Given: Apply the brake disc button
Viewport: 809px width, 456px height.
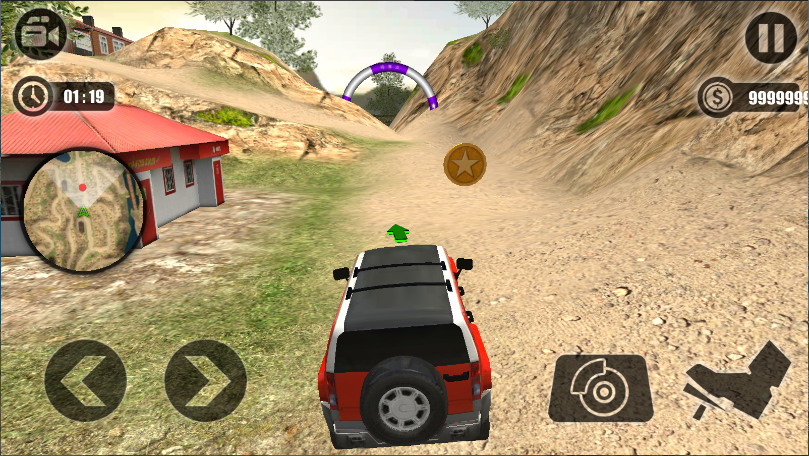Looking at the screenshot, I should coord(600,388).
